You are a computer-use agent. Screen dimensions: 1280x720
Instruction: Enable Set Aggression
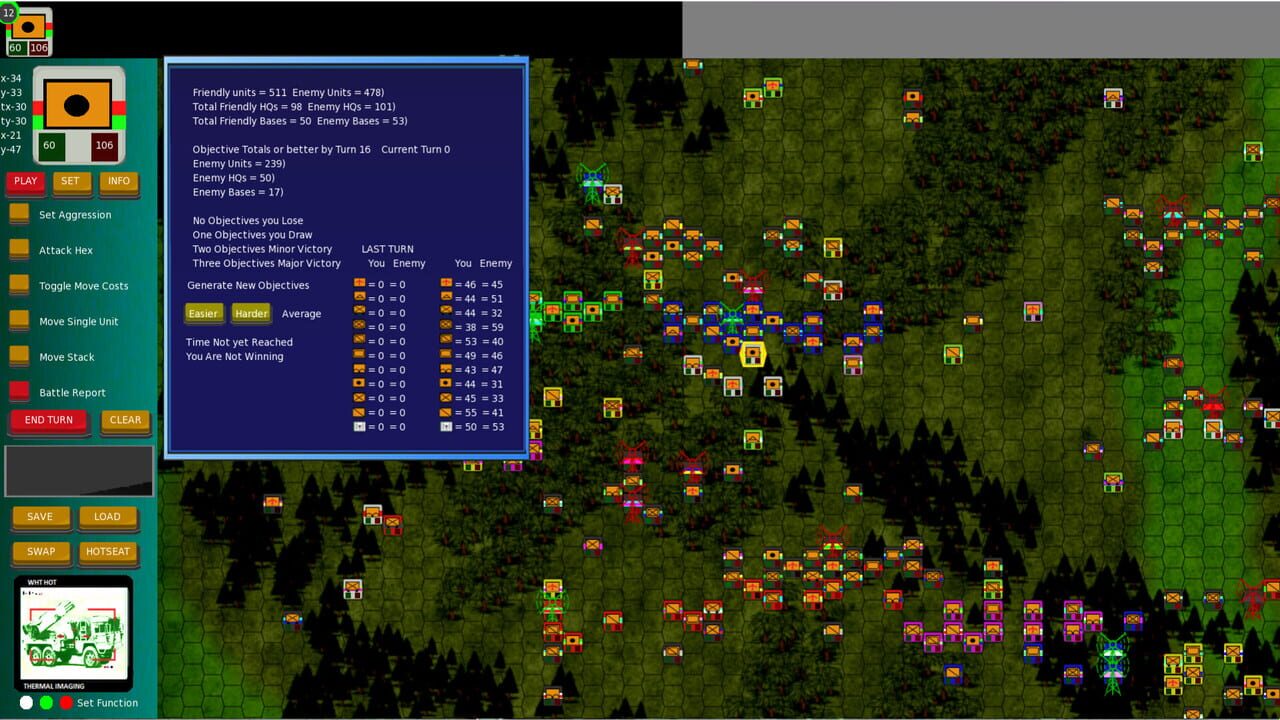[x=20, y=211]
